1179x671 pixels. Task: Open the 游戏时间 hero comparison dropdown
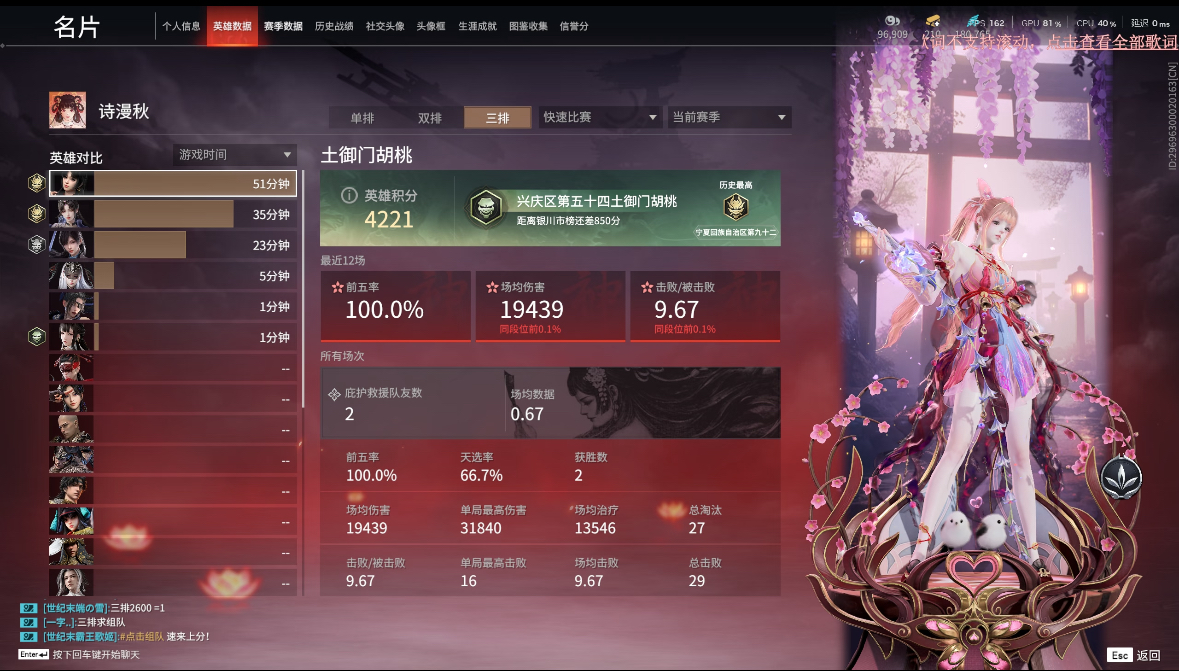[235, 155]
